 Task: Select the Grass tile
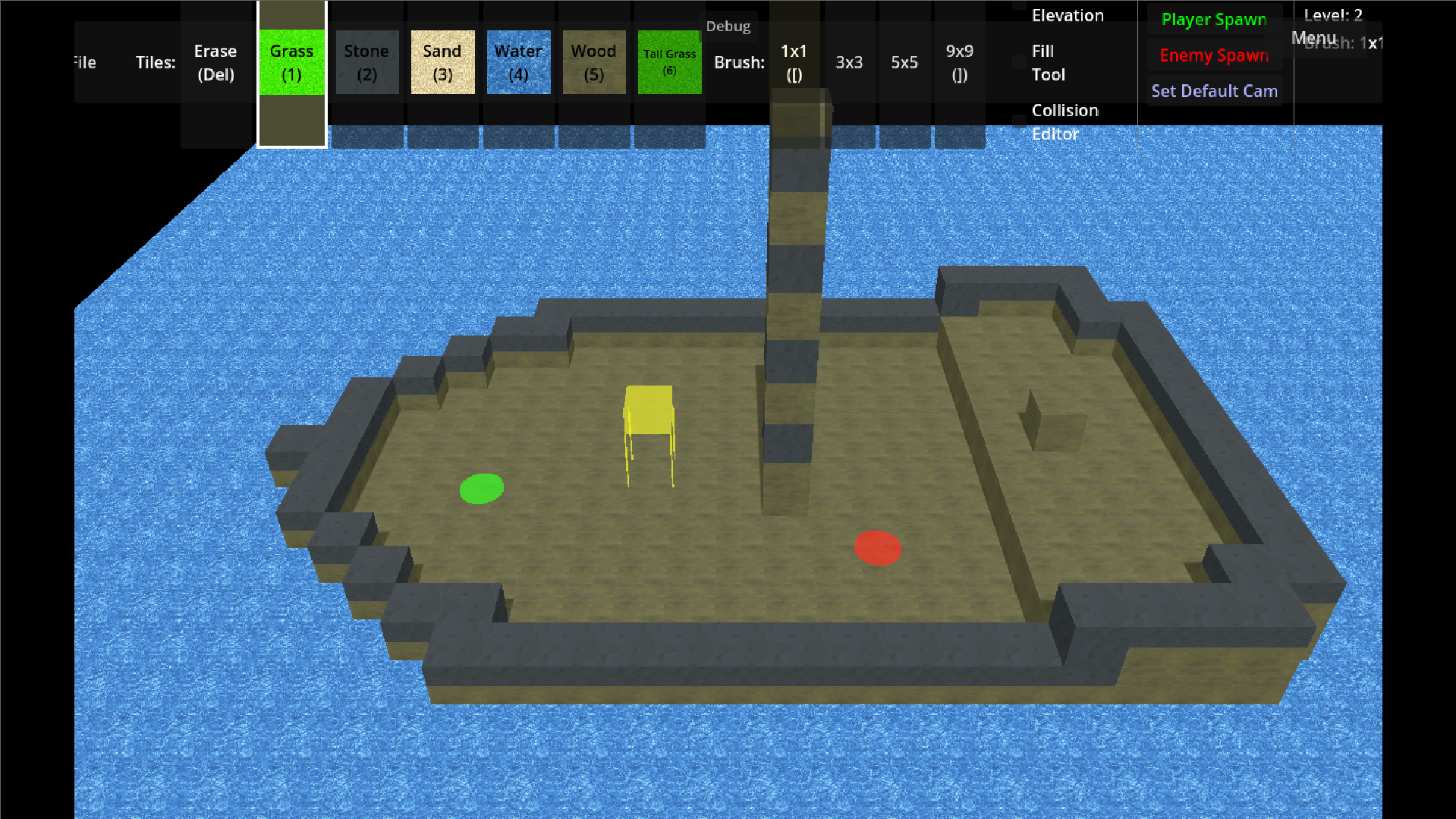coord(291,62)
